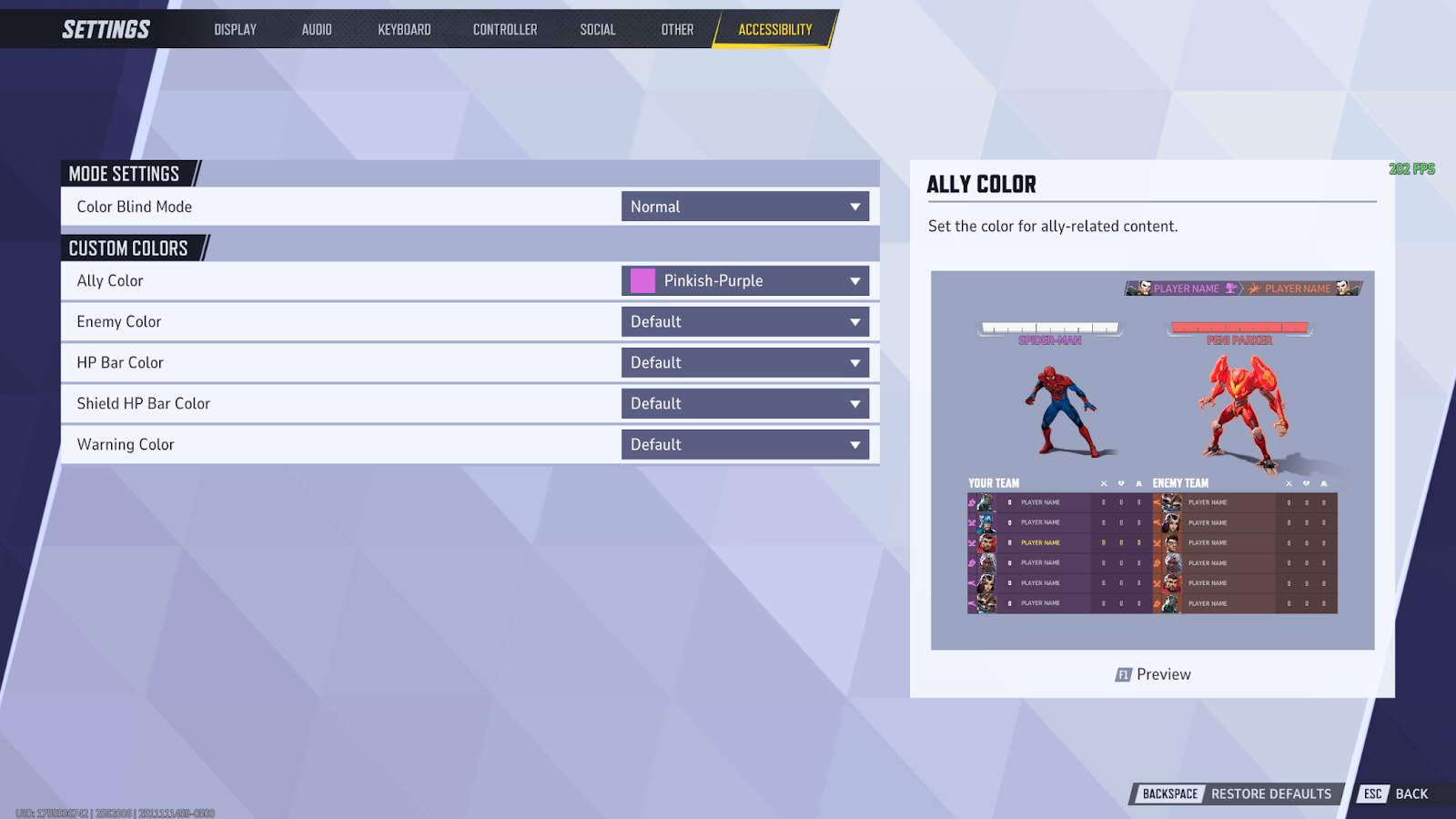Click the Pinkish-Purple color swatch for Ally Color

click(x=642, y=280)
